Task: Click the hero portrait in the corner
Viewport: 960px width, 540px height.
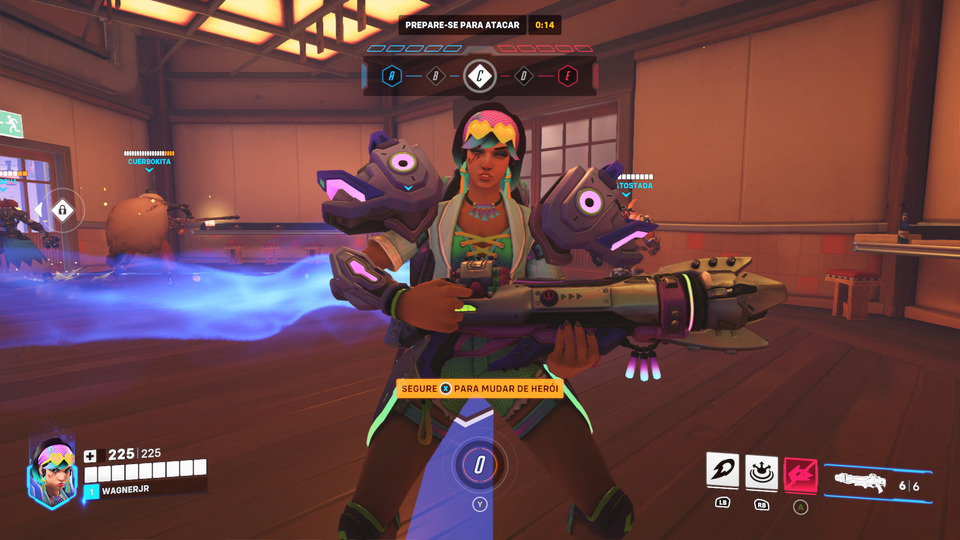Action: coord(52,473)
